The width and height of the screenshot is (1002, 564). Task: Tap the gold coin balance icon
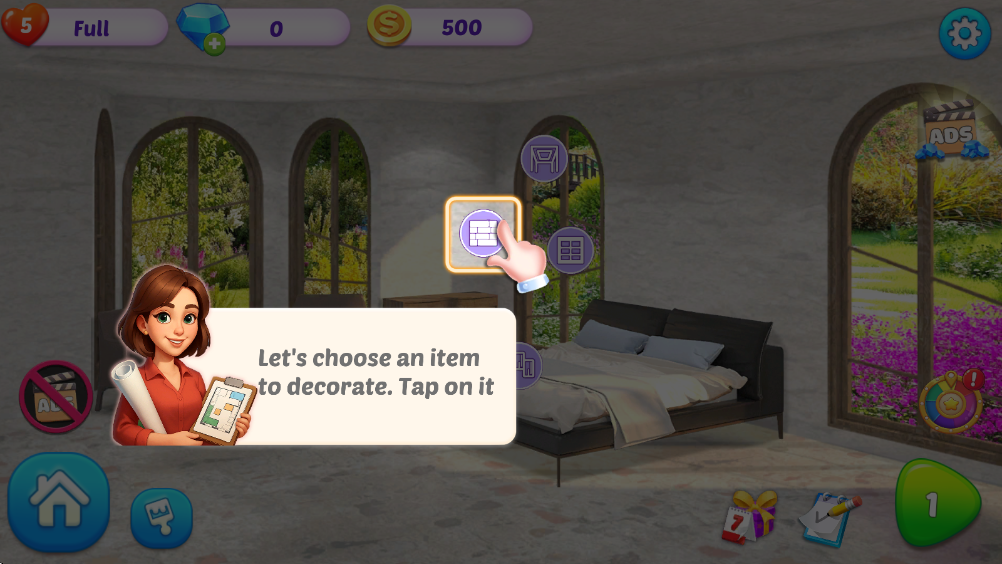[x=389, y=27]
